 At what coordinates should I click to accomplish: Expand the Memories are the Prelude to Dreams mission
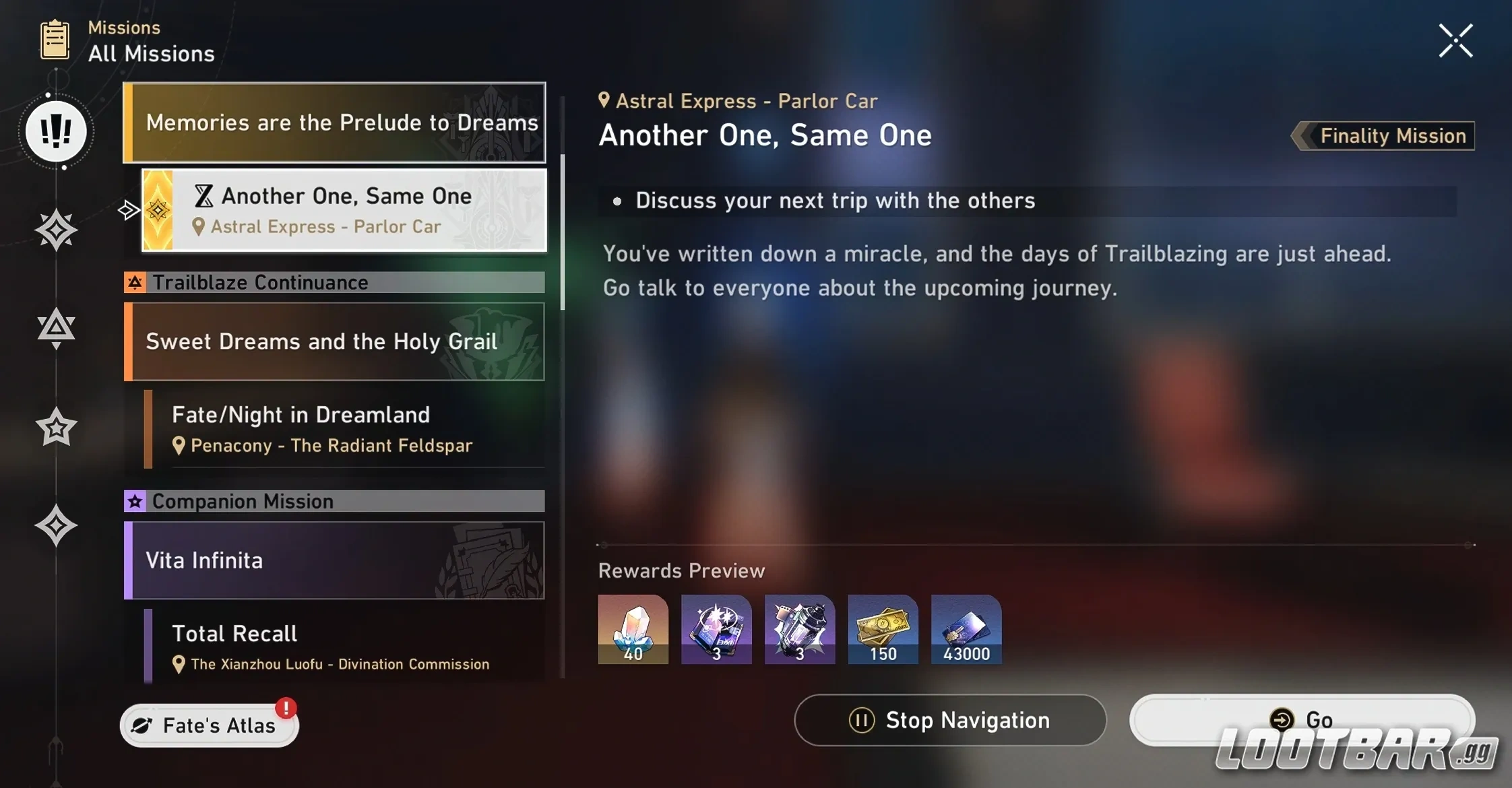(334, 123)
